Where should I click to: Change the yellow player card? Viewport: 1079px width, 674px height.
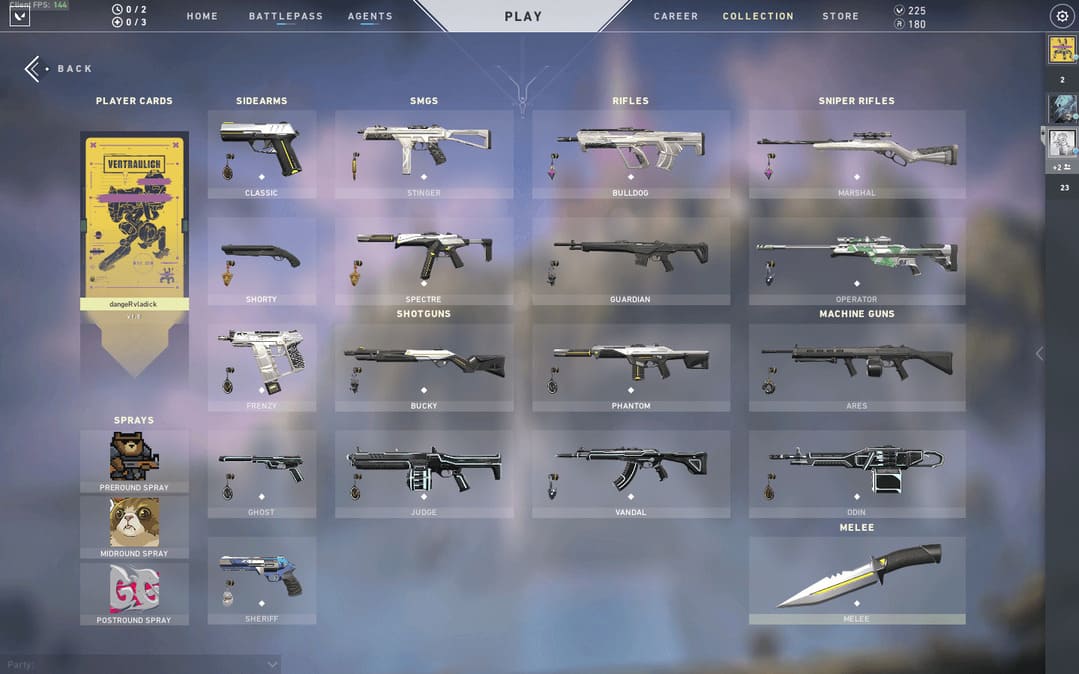click(x=134, y=220)
